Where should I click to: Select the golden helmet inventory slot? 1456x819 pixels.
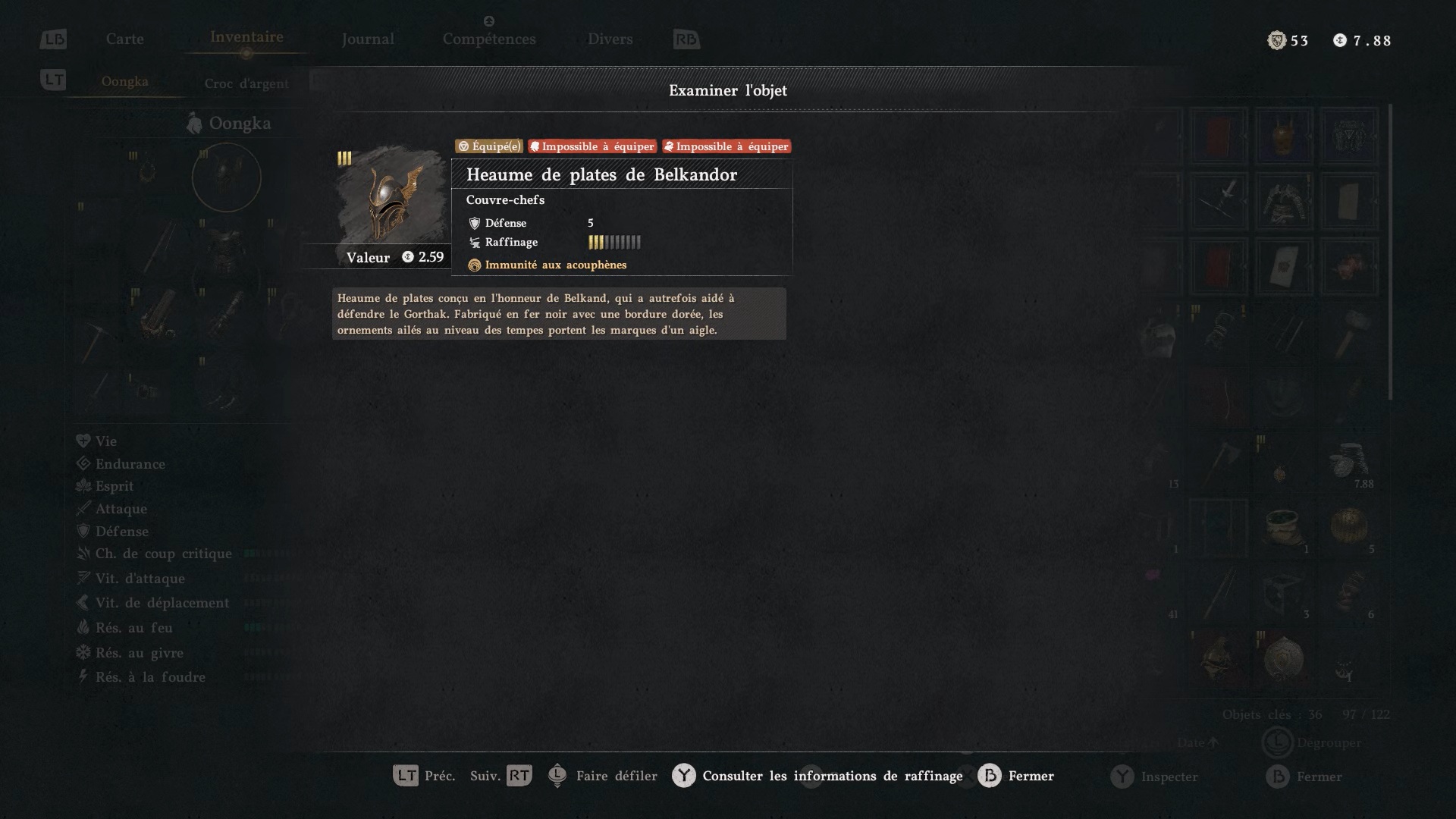click(1283, 136)
